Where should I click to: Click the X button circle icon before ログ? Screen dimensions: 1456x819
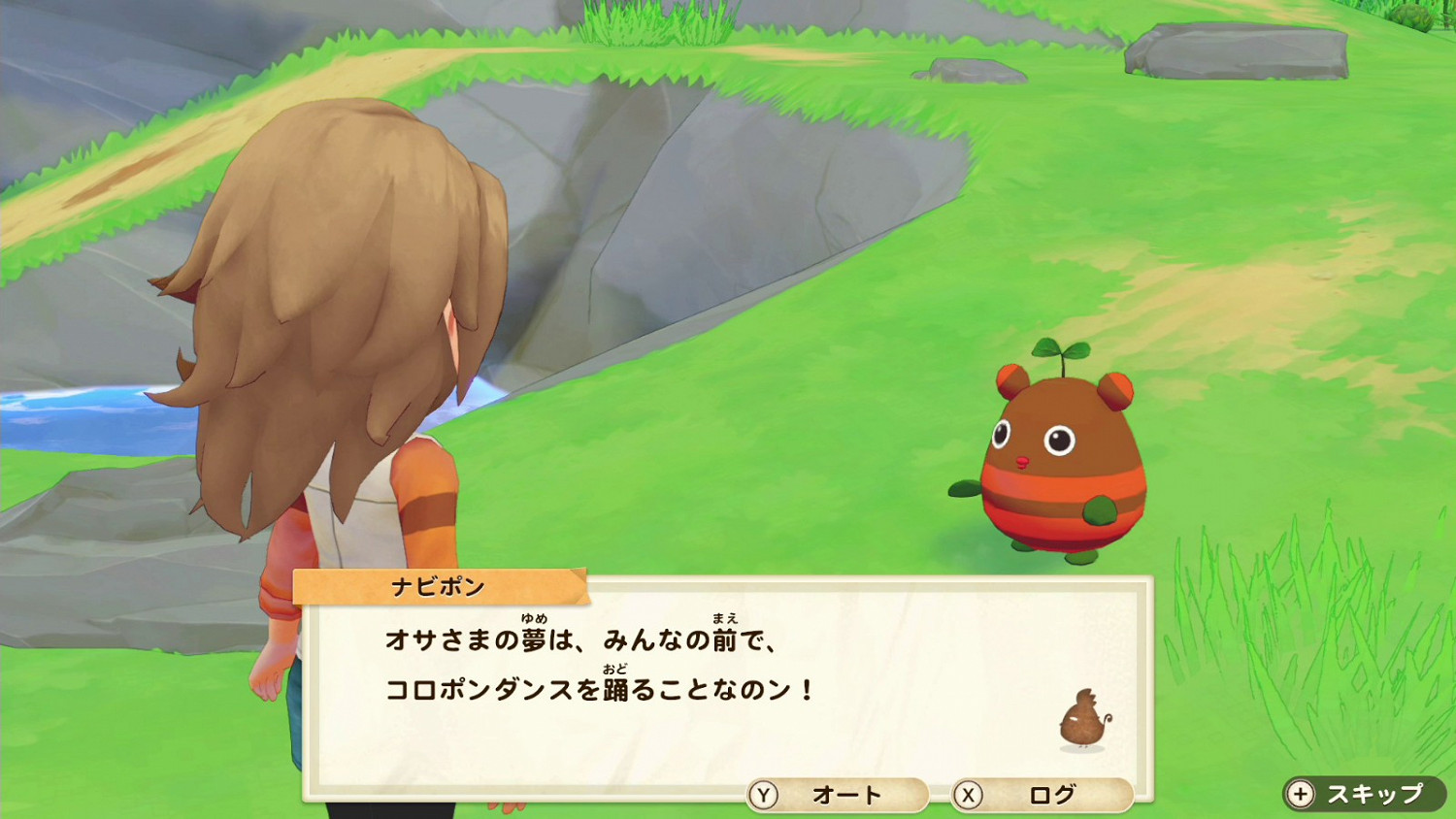tap(967, 795)
